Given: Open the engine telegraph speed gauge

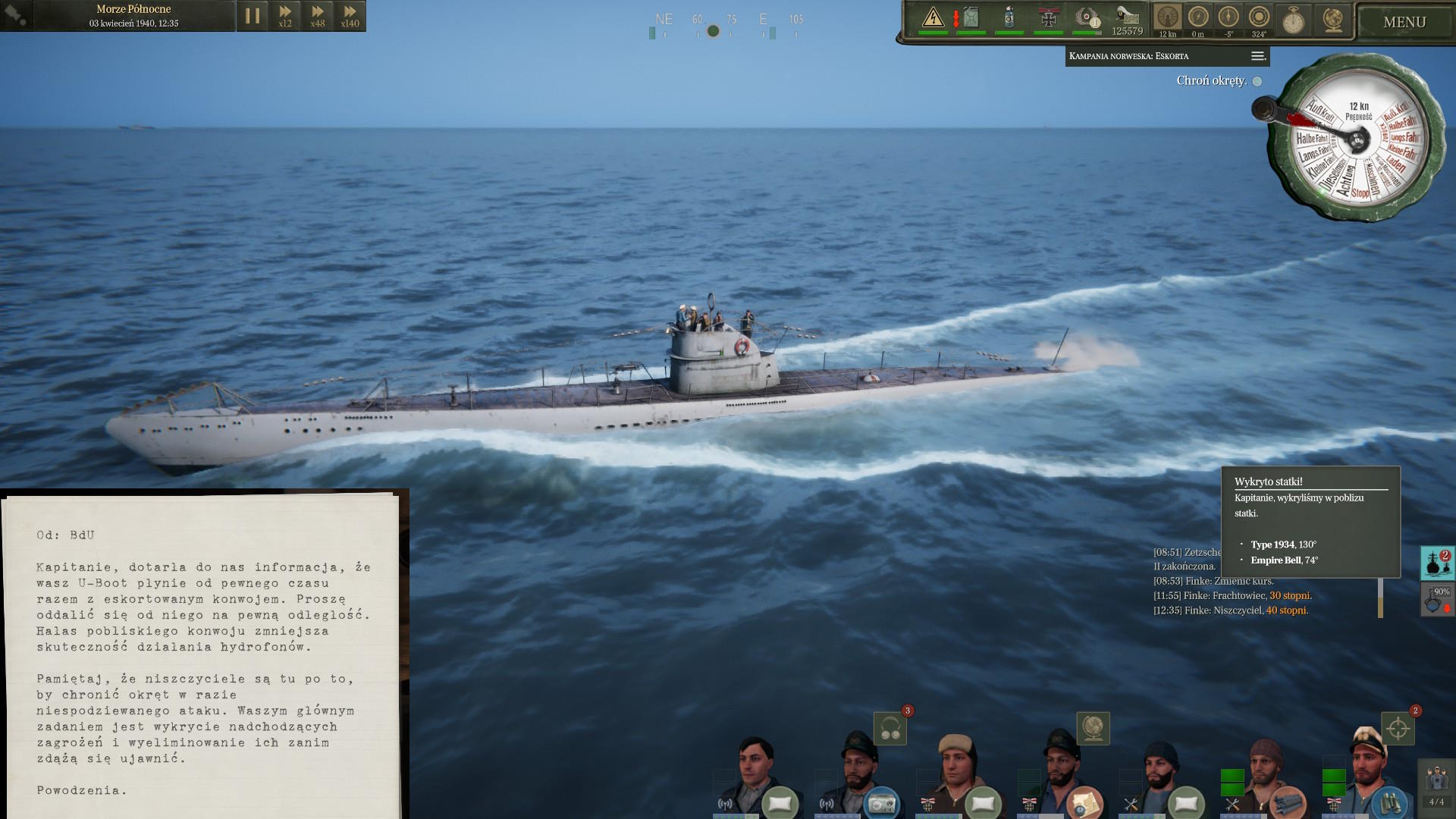Looking at the screenshot, I should (1168, 18).
